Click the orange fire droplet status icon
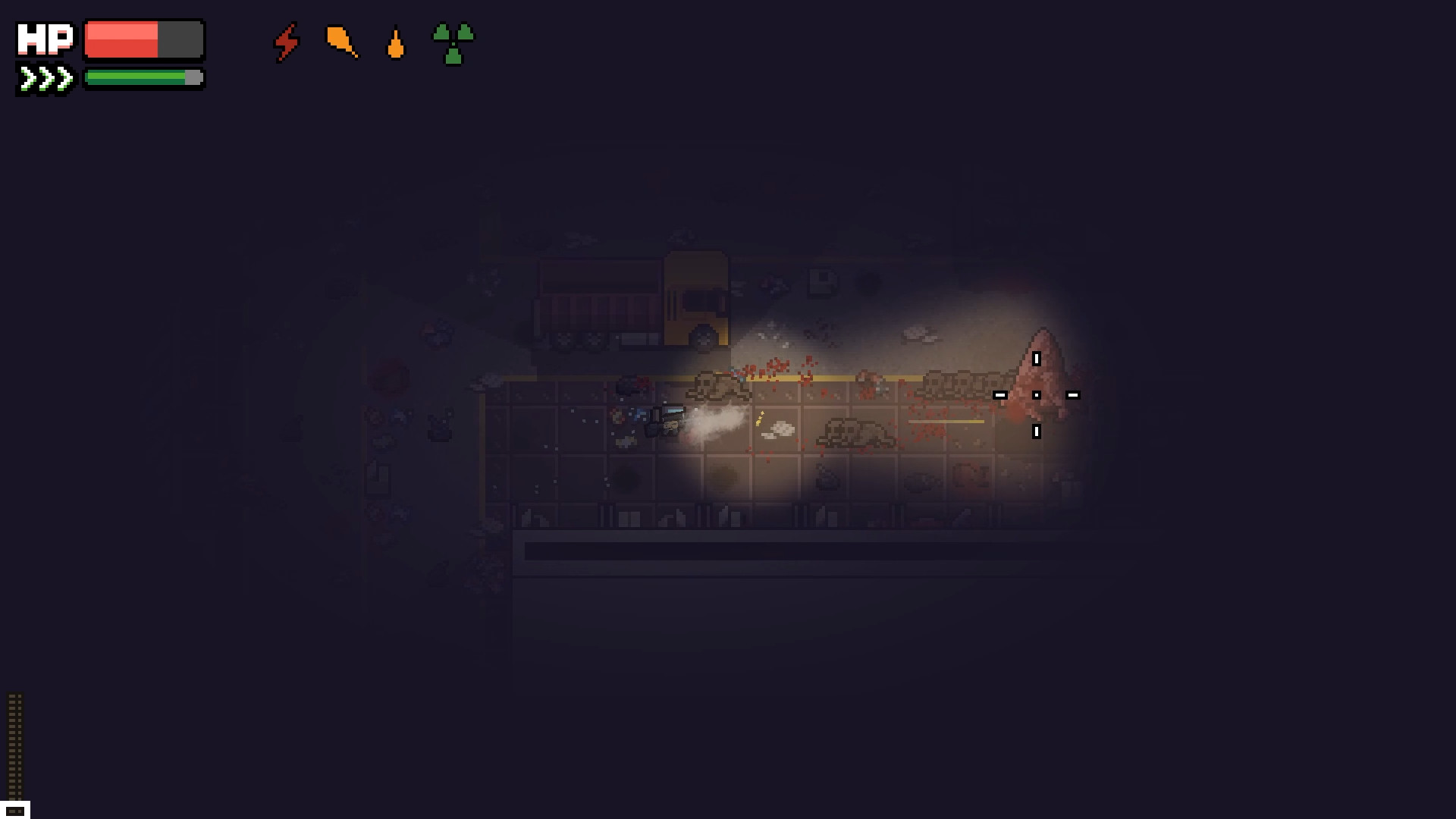This screenshot has height=819, width=1456. 395,45
